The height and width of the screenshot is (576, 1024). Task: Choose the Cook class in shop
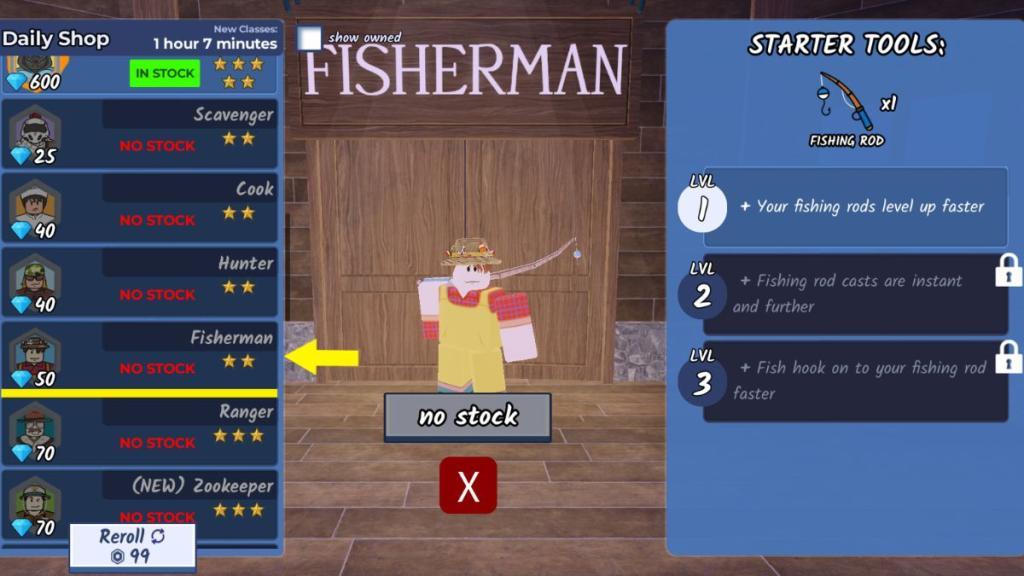(140, 207)
